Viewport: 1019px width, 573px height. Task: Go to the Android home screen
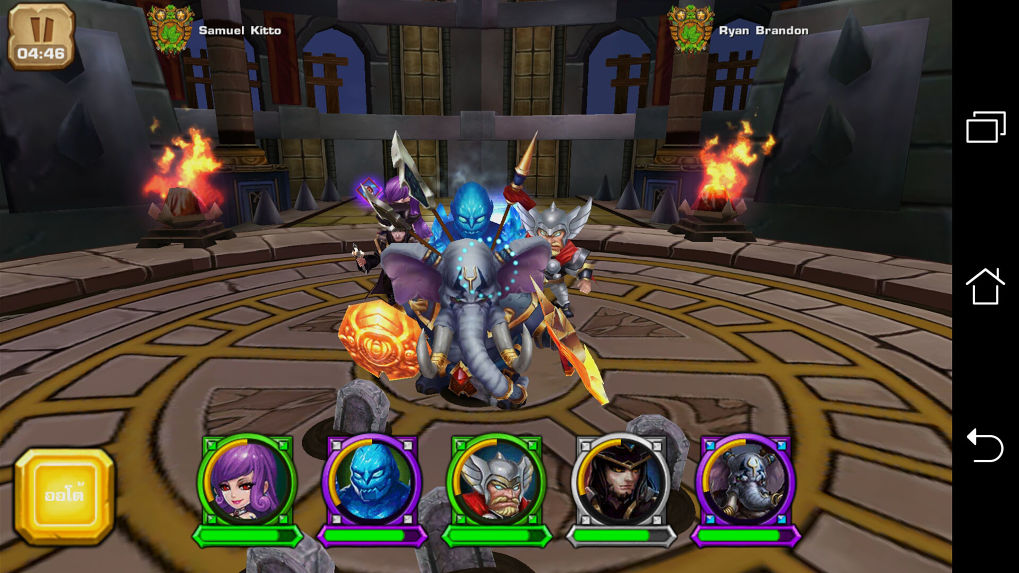point(985,287)
